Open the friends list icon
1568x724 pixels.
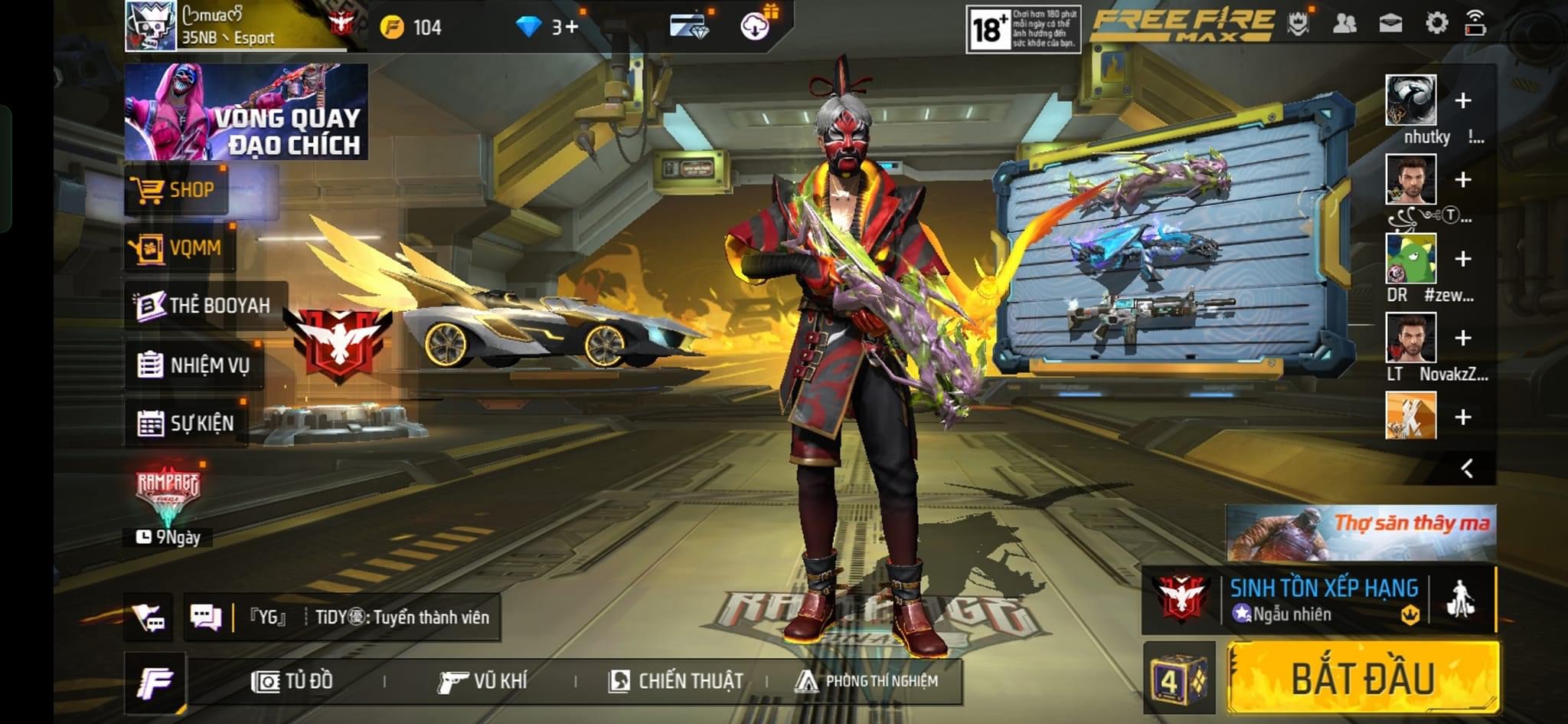pyautogui.click(x=1344, y=24)
